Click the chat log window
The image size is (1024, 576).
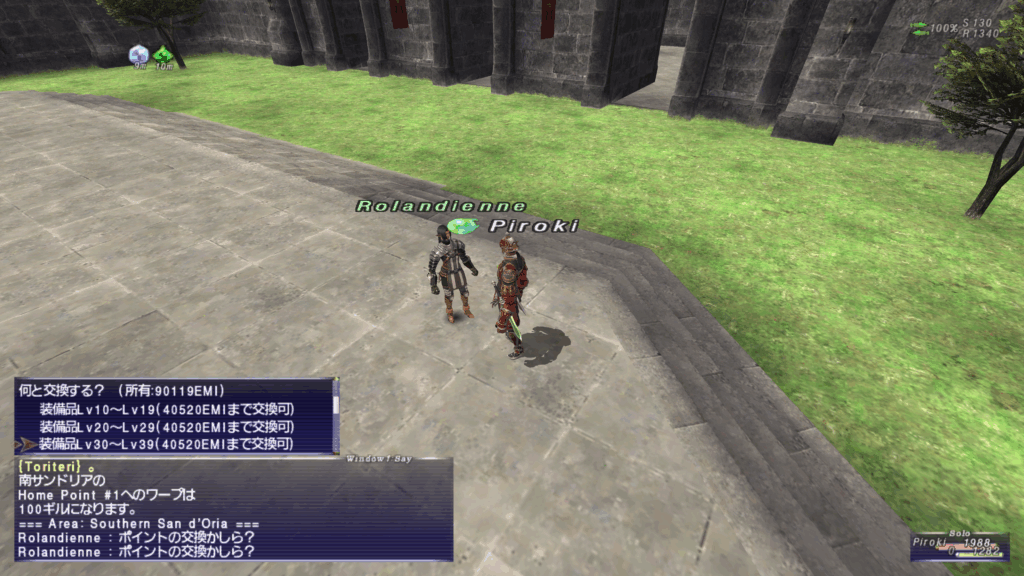233,510
